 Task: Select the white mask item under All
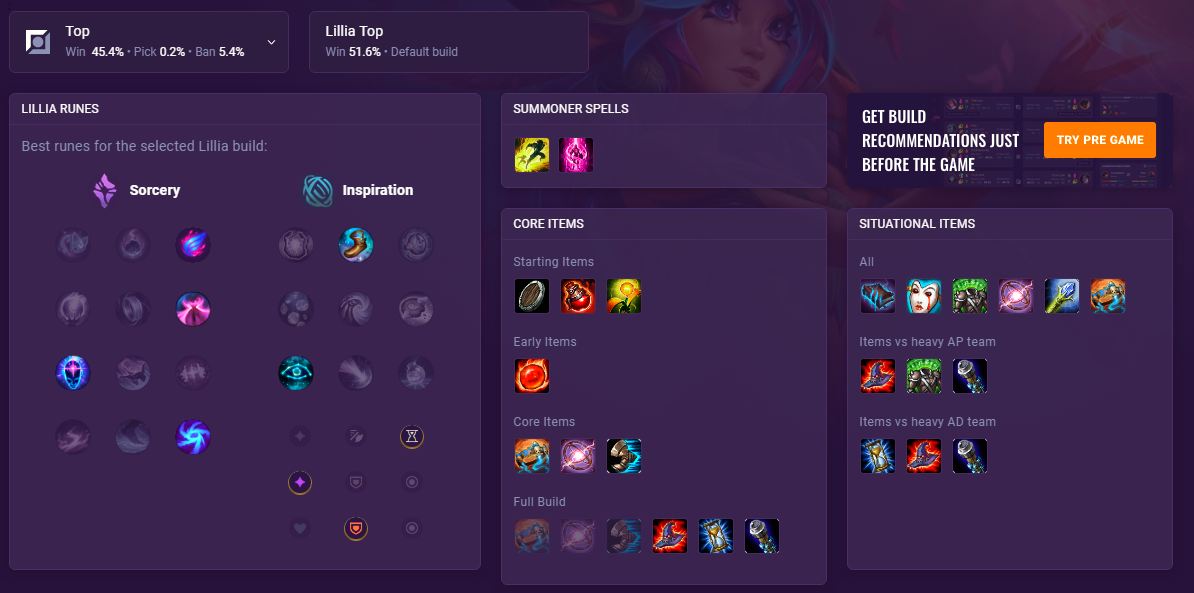pyautogui.click(x=924, y=296)
